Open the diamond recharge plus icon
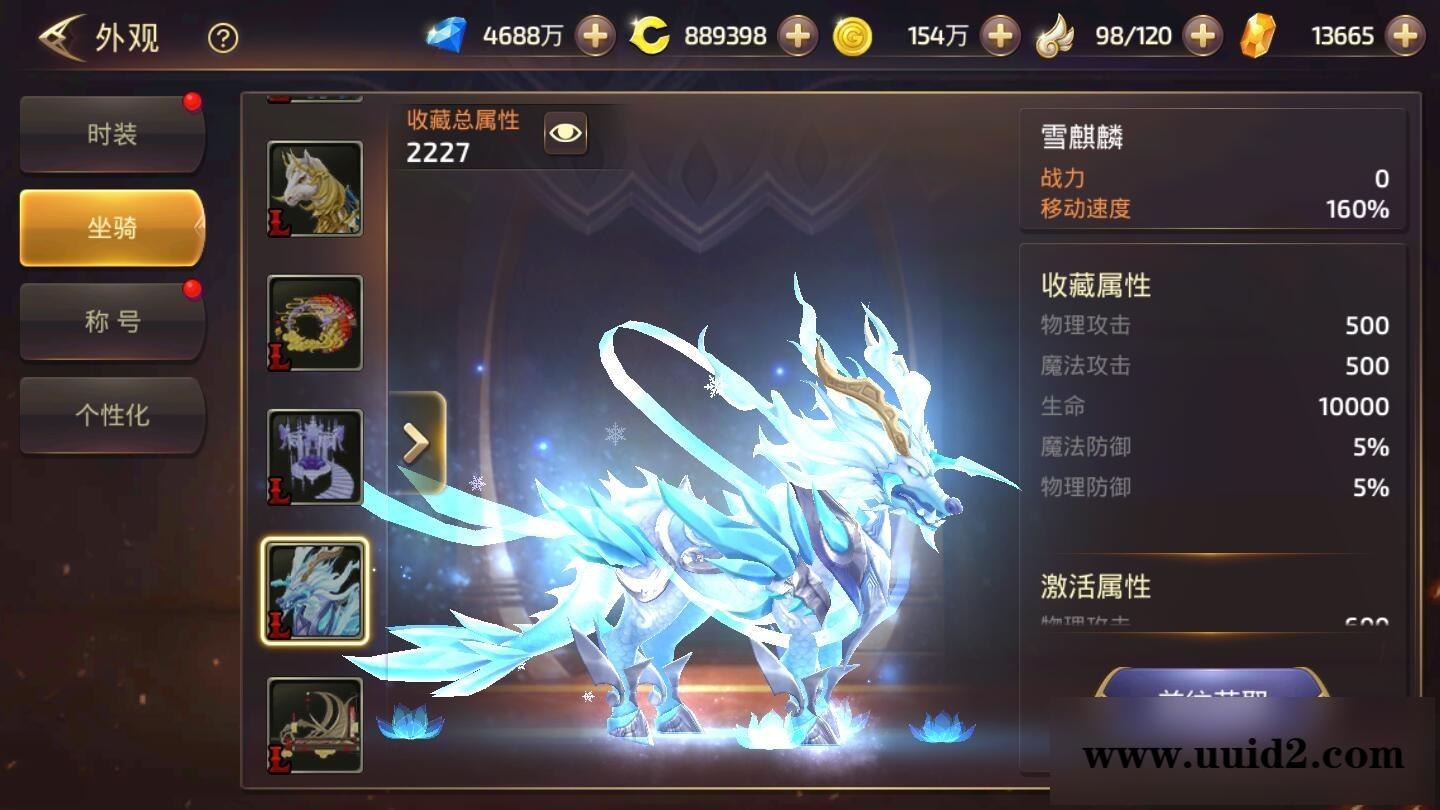This screenshot has height=810, width=1440. 595,35
